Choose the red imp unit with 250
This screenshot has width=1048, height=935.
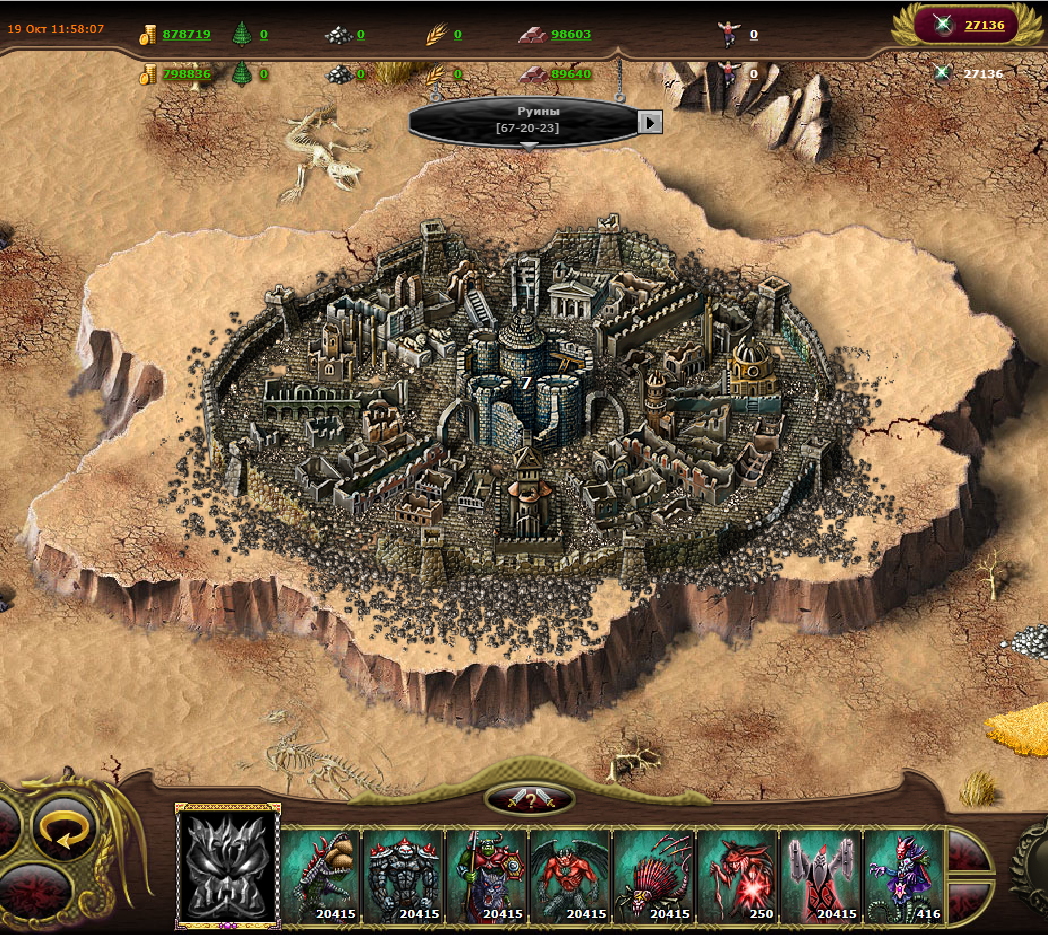tap(737, 874)
